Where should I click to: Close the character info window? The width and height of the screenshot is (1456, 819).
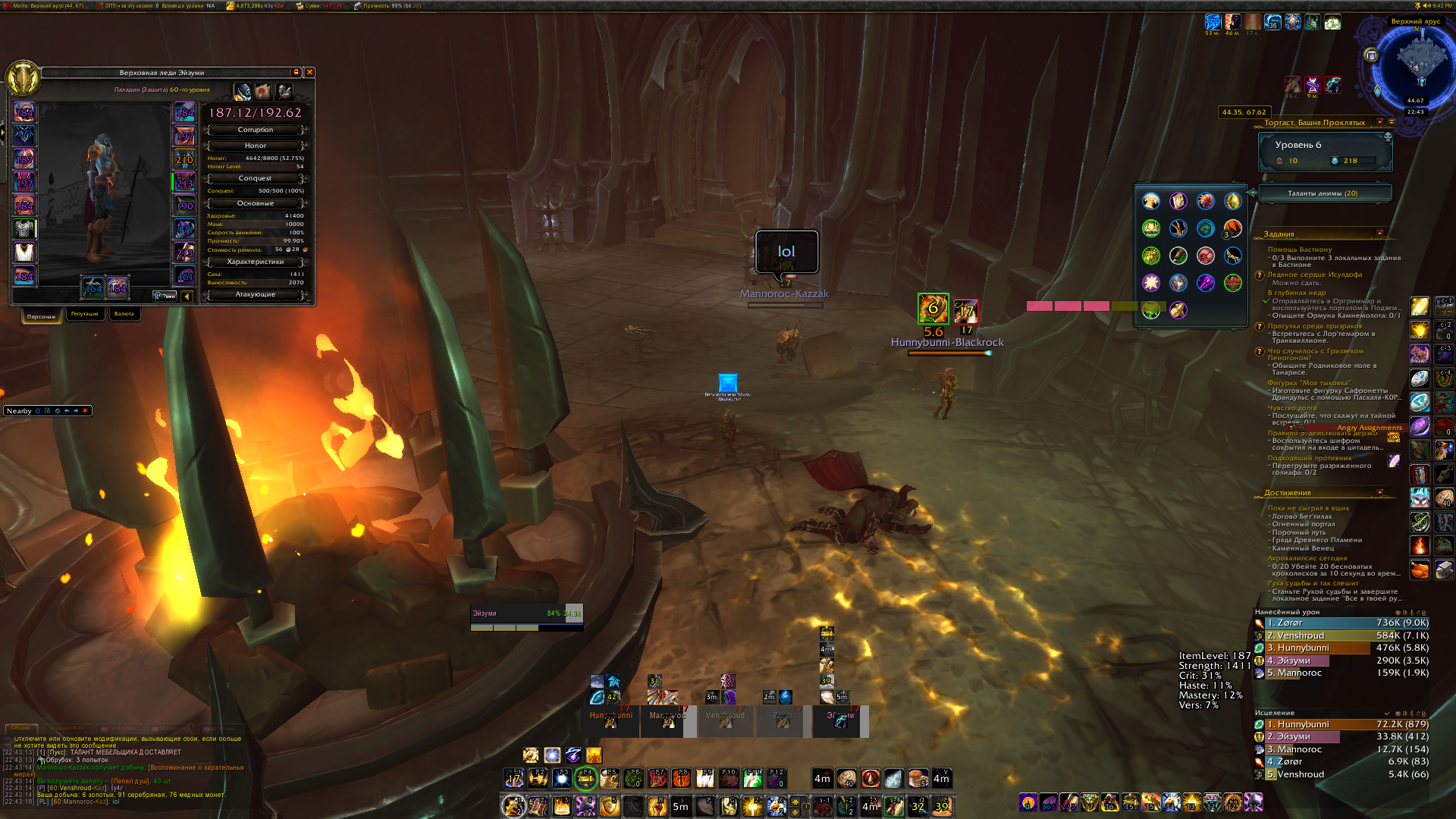click(x=309, y=72)
